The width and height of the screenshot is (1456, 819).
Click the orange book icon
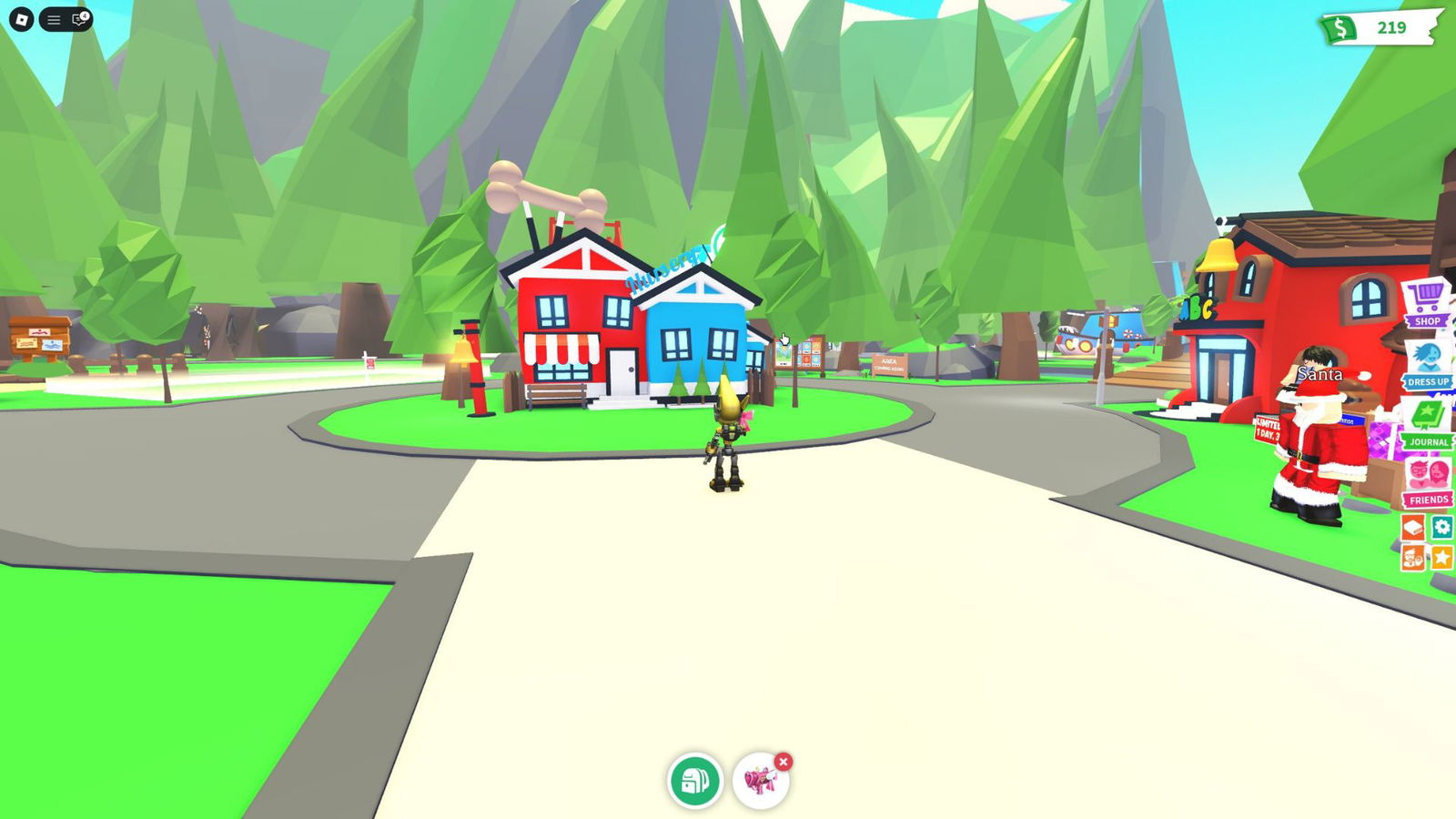coord(1412,527)
